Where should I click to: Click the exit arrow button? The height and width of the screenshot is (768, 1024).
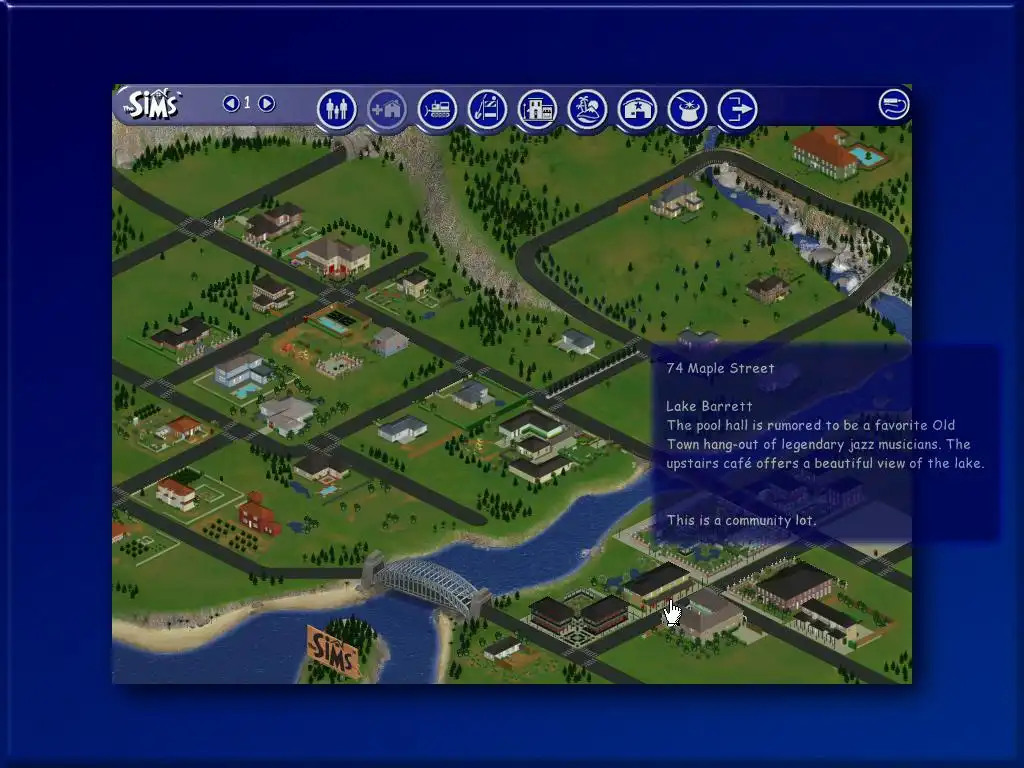click(x=737, y=109)
